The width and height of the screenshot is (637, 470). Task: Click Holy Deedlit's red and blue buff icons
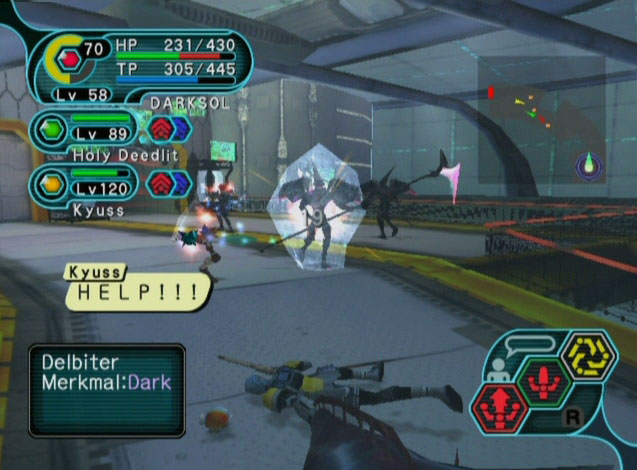169,129
